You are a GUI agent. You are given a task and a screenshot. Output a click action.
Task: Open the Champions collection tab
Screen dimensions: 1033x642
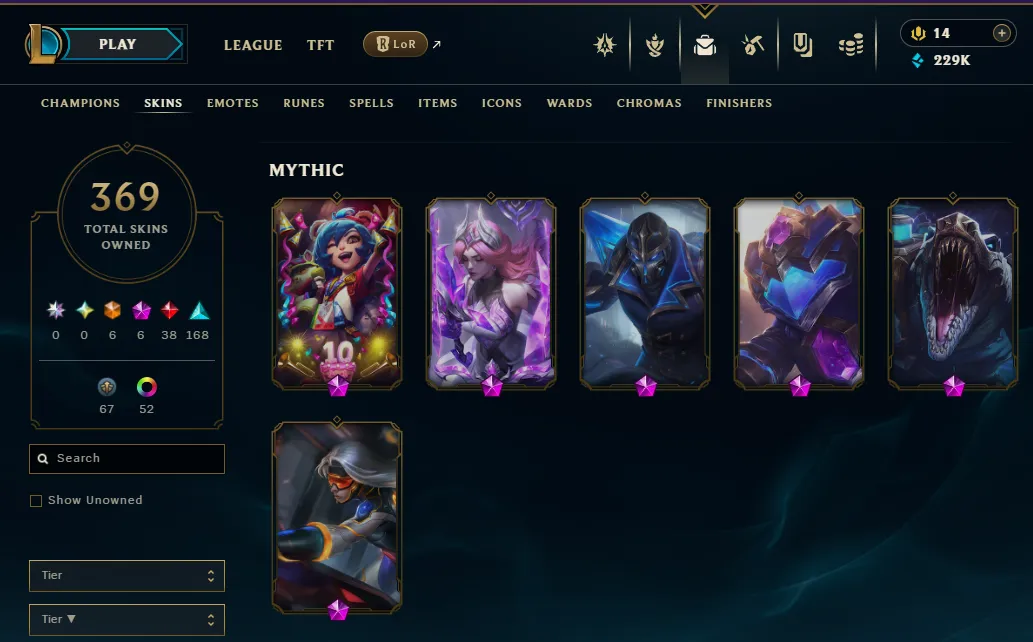coord(80,103)
